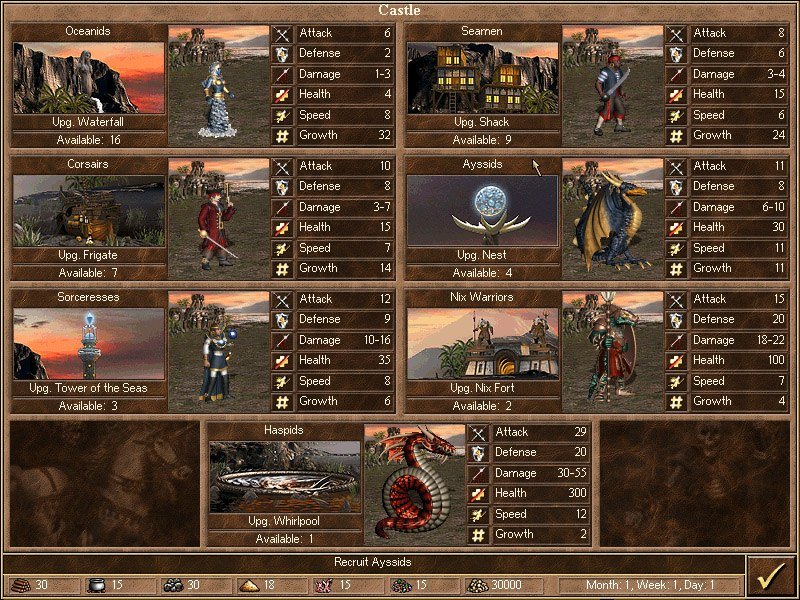Viewport: 800px width, 600px height.
Task: Choose the Ayssid dragon portrait
Action: point(613,218)
